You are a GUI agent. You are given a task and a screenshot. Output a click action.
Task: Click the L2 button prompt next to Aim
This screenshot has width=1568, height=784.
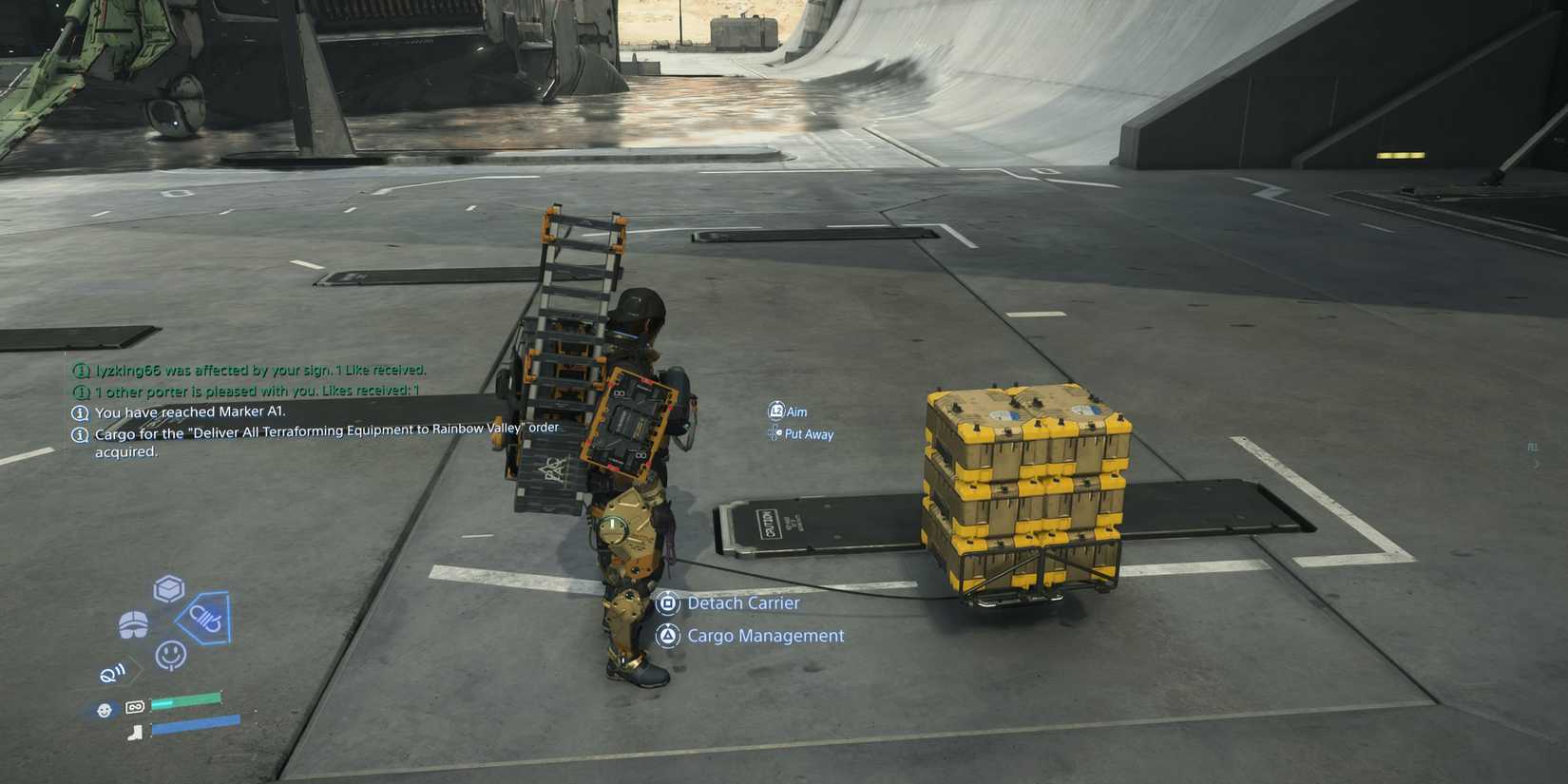pyautogui.click(x=775, y=411)
